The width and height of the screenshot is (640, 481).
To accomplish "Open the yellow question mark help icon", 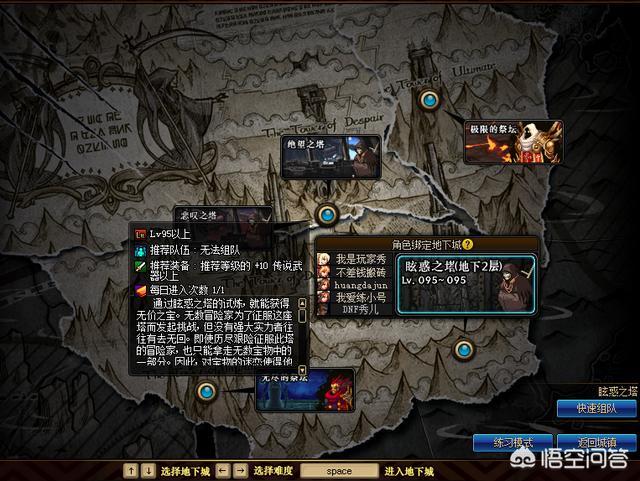I will (x=466, y=244).
